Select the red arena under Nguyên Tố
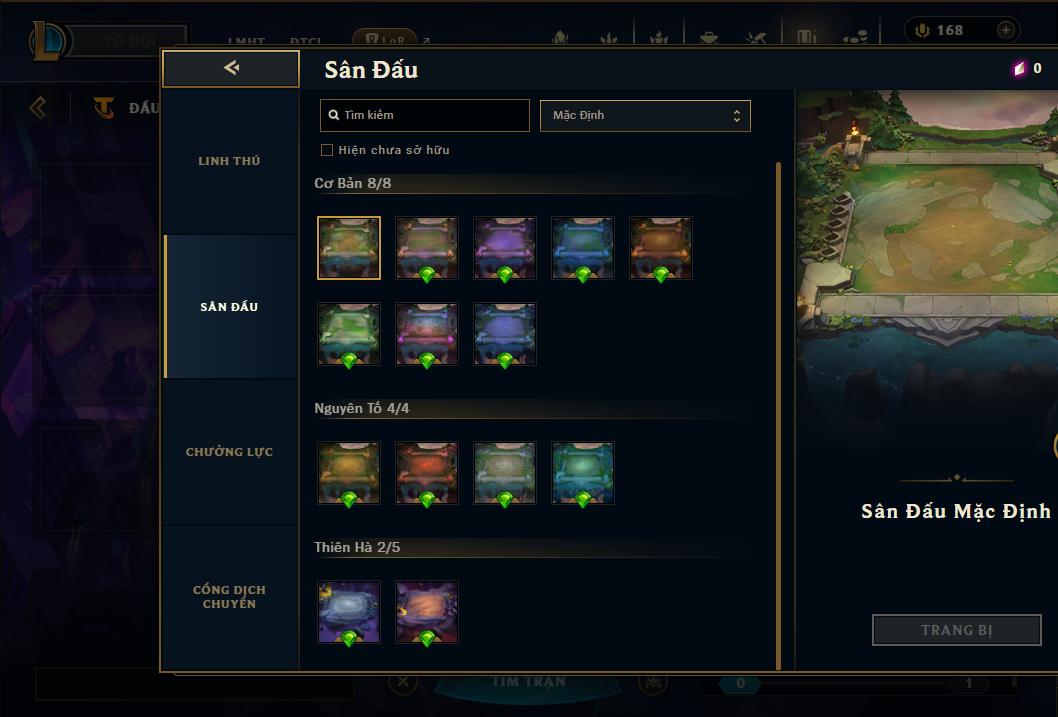 [x=427, y=473]
